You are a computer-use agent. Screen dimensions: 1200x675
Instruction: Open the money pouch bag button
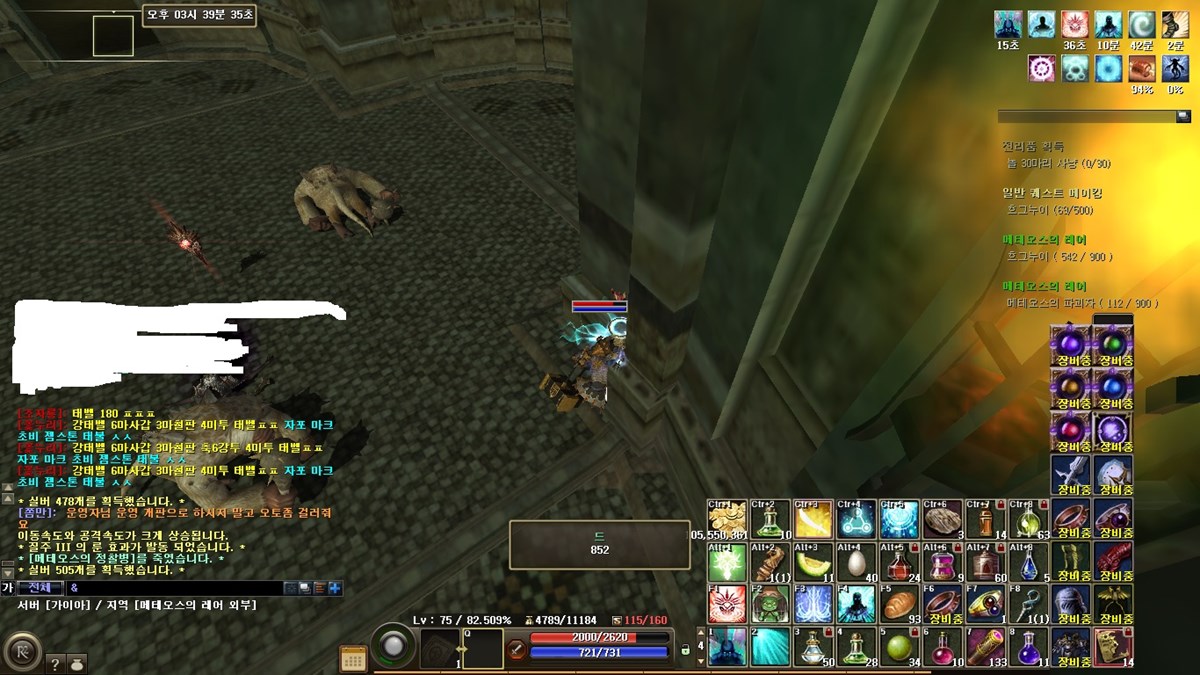tap(77, 662)
